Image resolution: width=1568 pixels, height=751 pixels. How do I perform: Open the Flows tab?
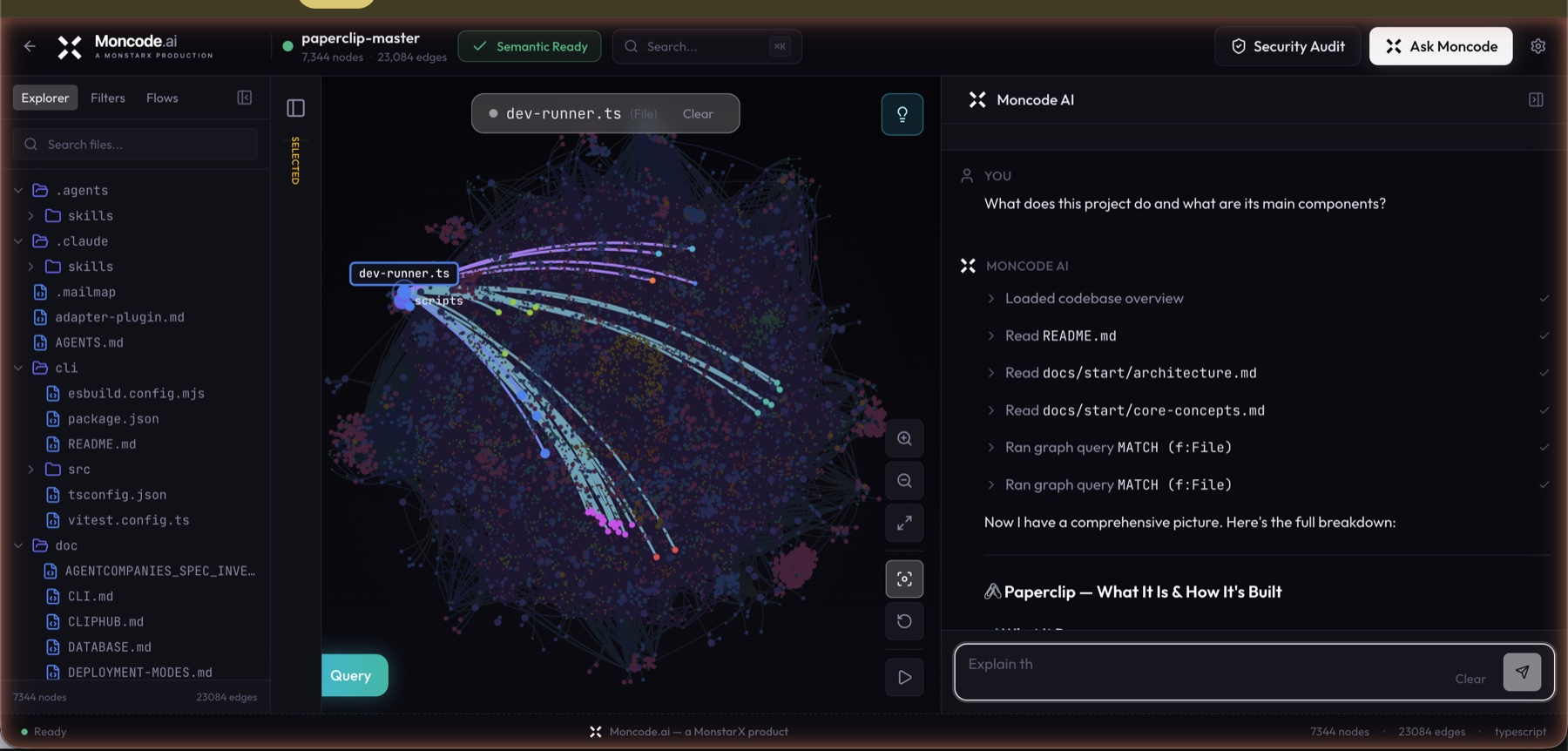(161, 98)
